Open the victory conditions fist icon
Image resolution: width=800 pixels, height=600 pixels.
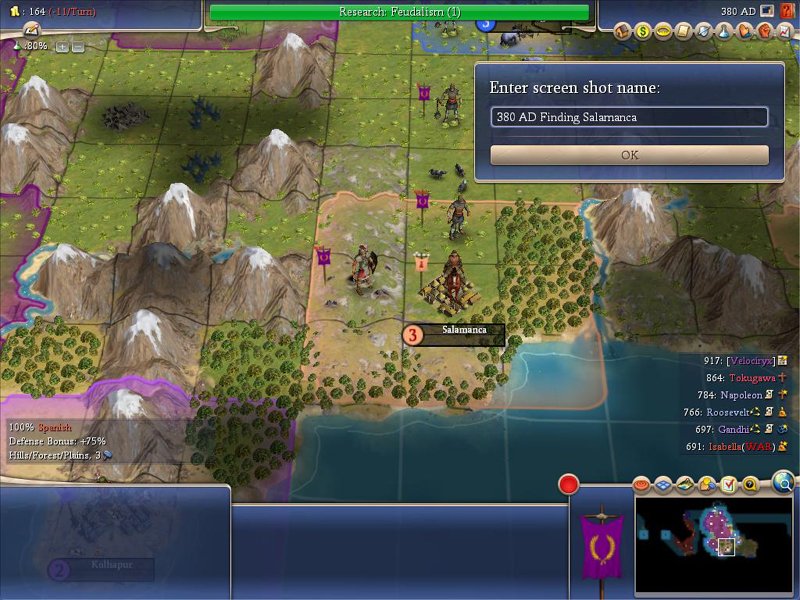click(764, 32)
